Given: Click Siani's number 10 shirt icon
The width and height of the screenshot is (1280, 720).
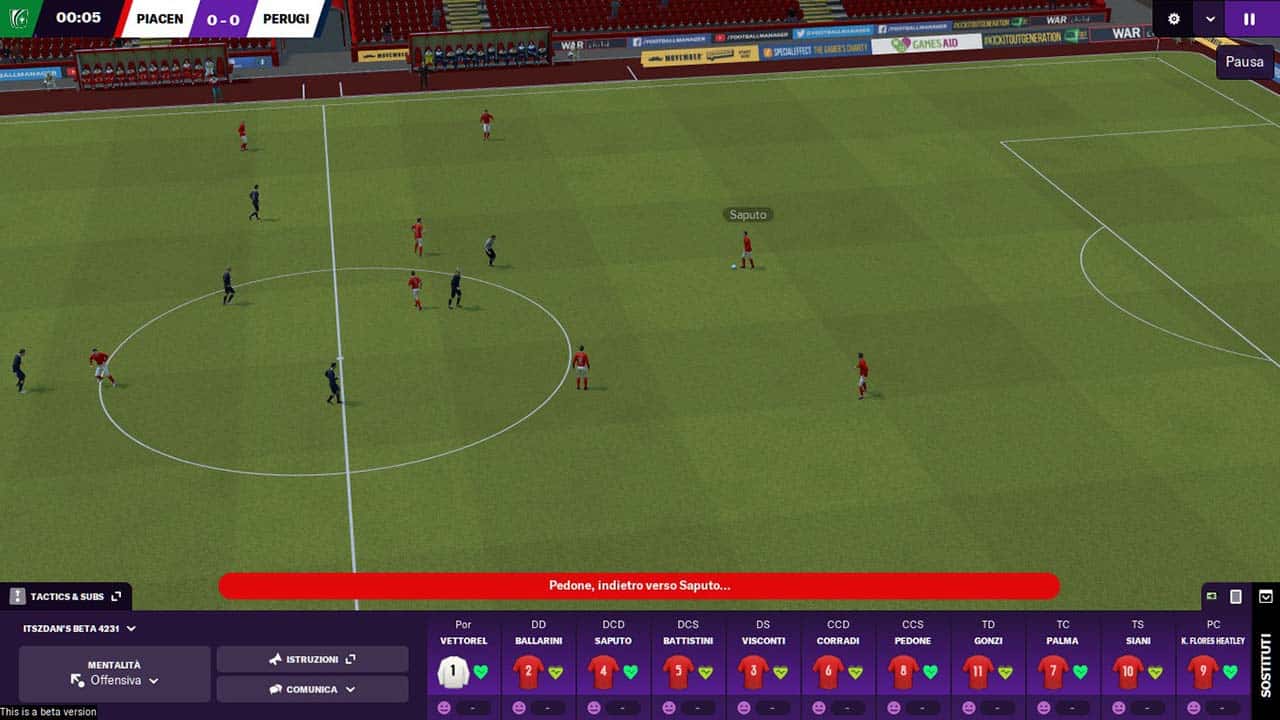Looking at the screenshot, I should (x=1128, y=670).
